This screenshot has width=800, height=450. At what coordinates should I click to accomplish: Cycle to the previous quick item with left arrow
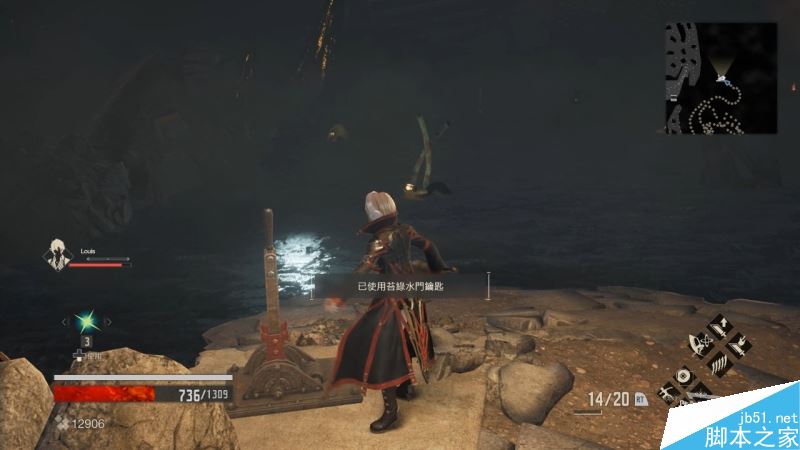click(x=65, y=321)
